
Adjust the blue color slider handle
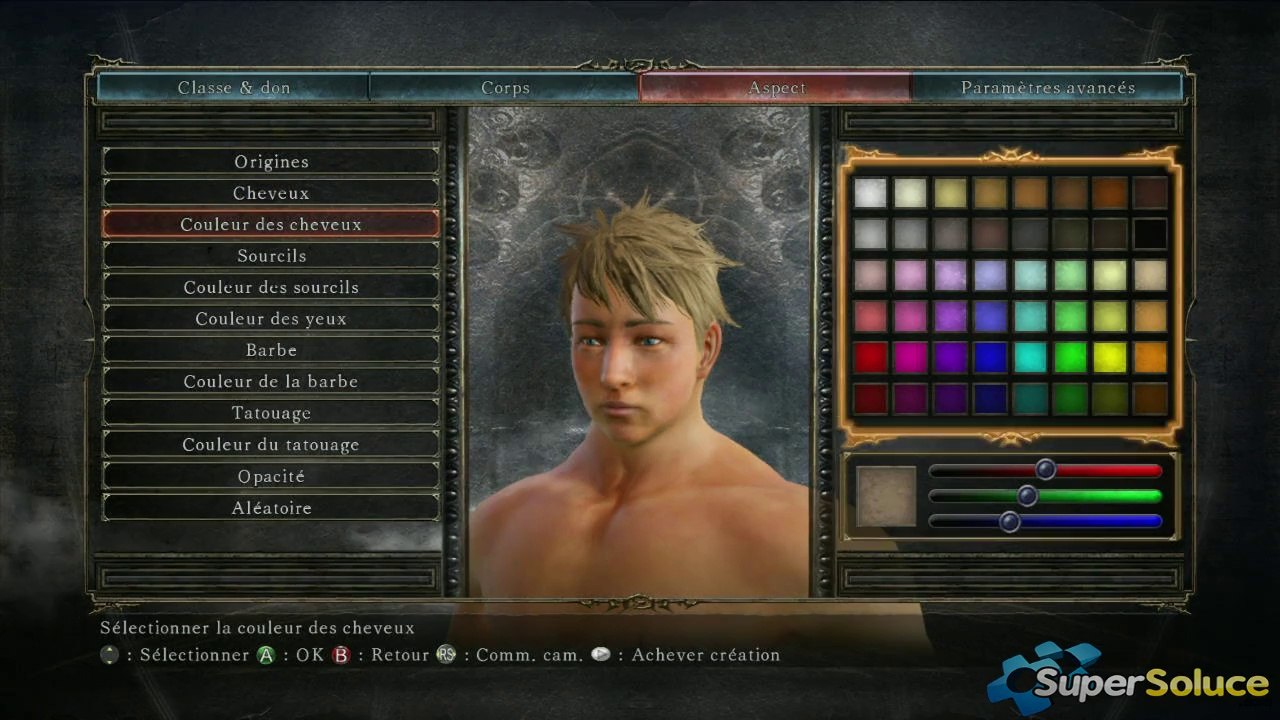[1009, 521]
